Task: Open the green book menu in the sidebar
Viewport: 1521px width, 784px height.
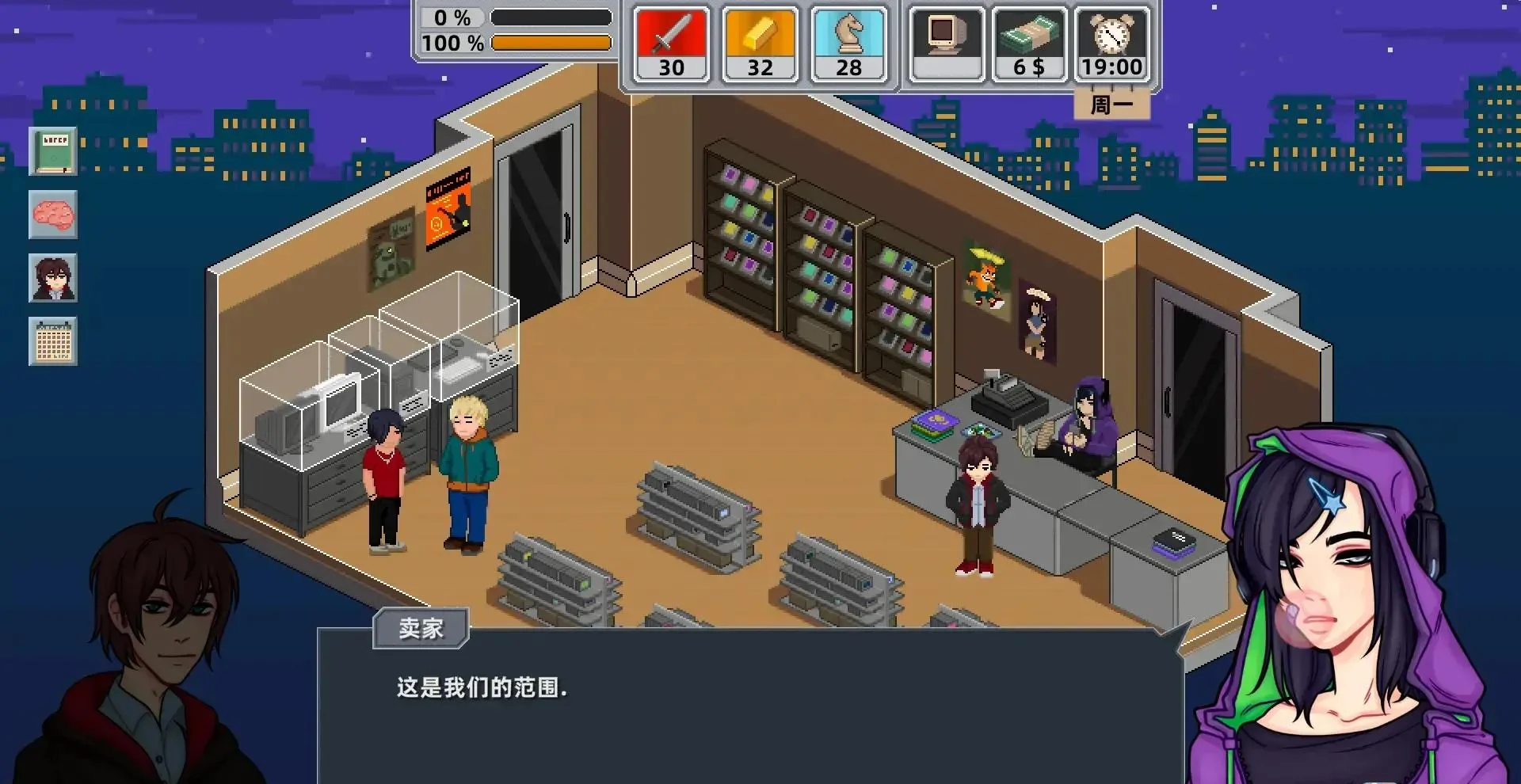Action: (x=52, y=151)
